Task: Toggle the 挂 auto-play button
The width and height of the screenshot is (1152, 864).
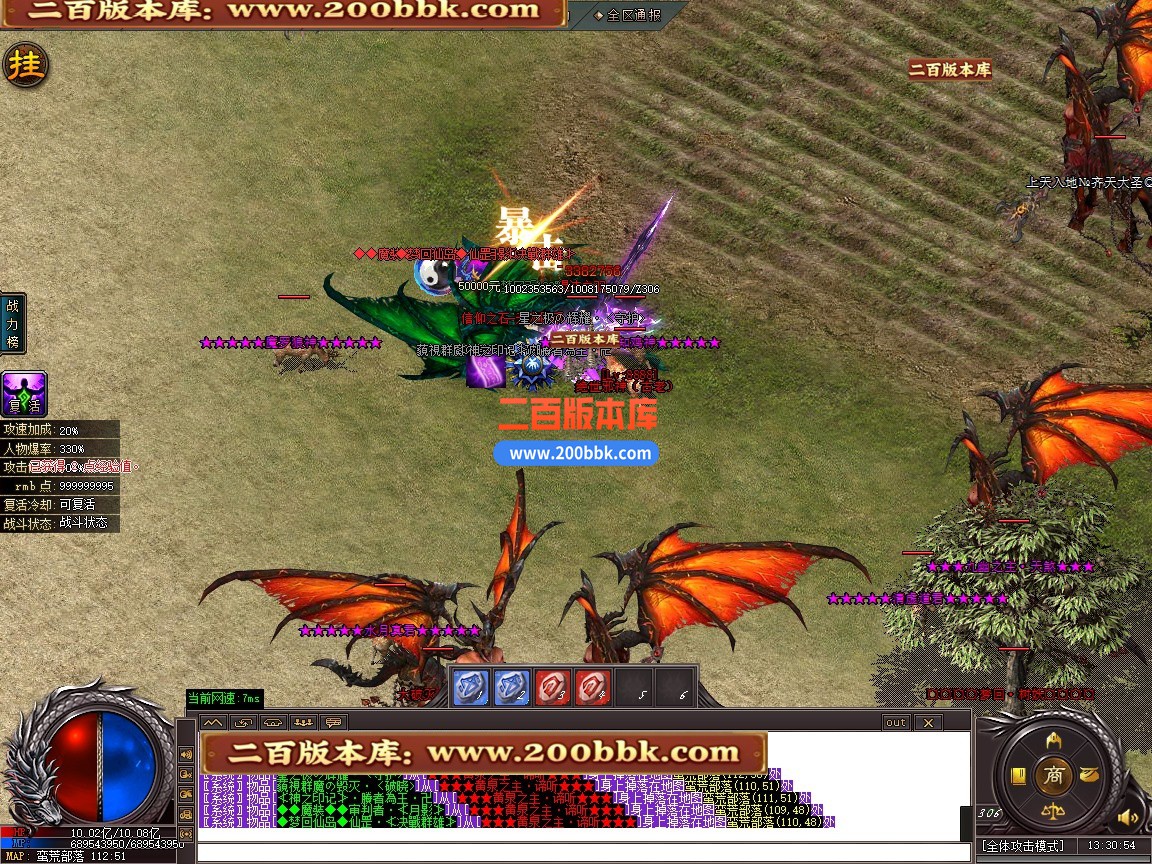Action: click(x=25, y=65)
